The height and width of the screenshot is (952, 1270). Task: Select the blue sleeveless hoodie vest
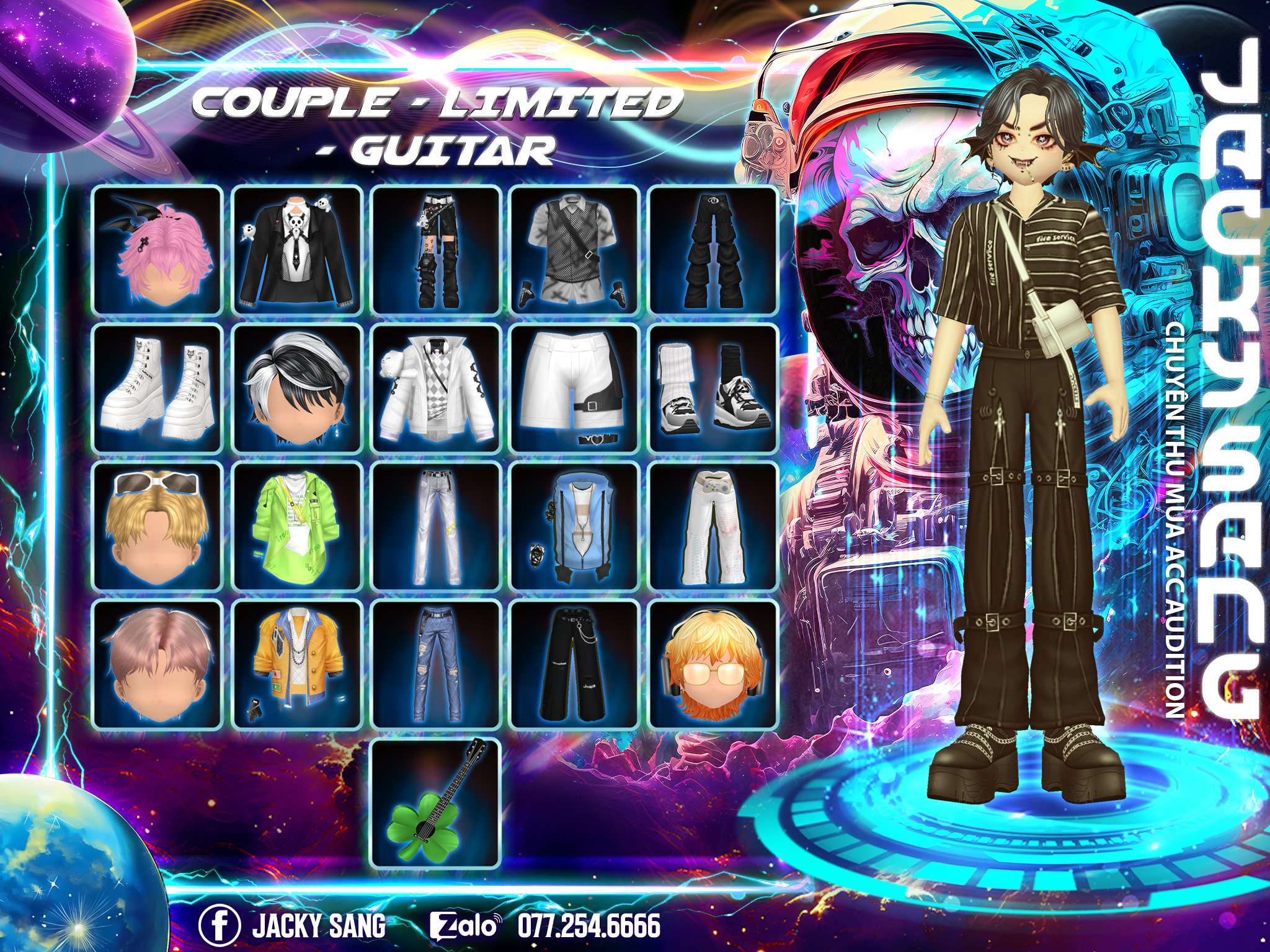pos(575,526)
